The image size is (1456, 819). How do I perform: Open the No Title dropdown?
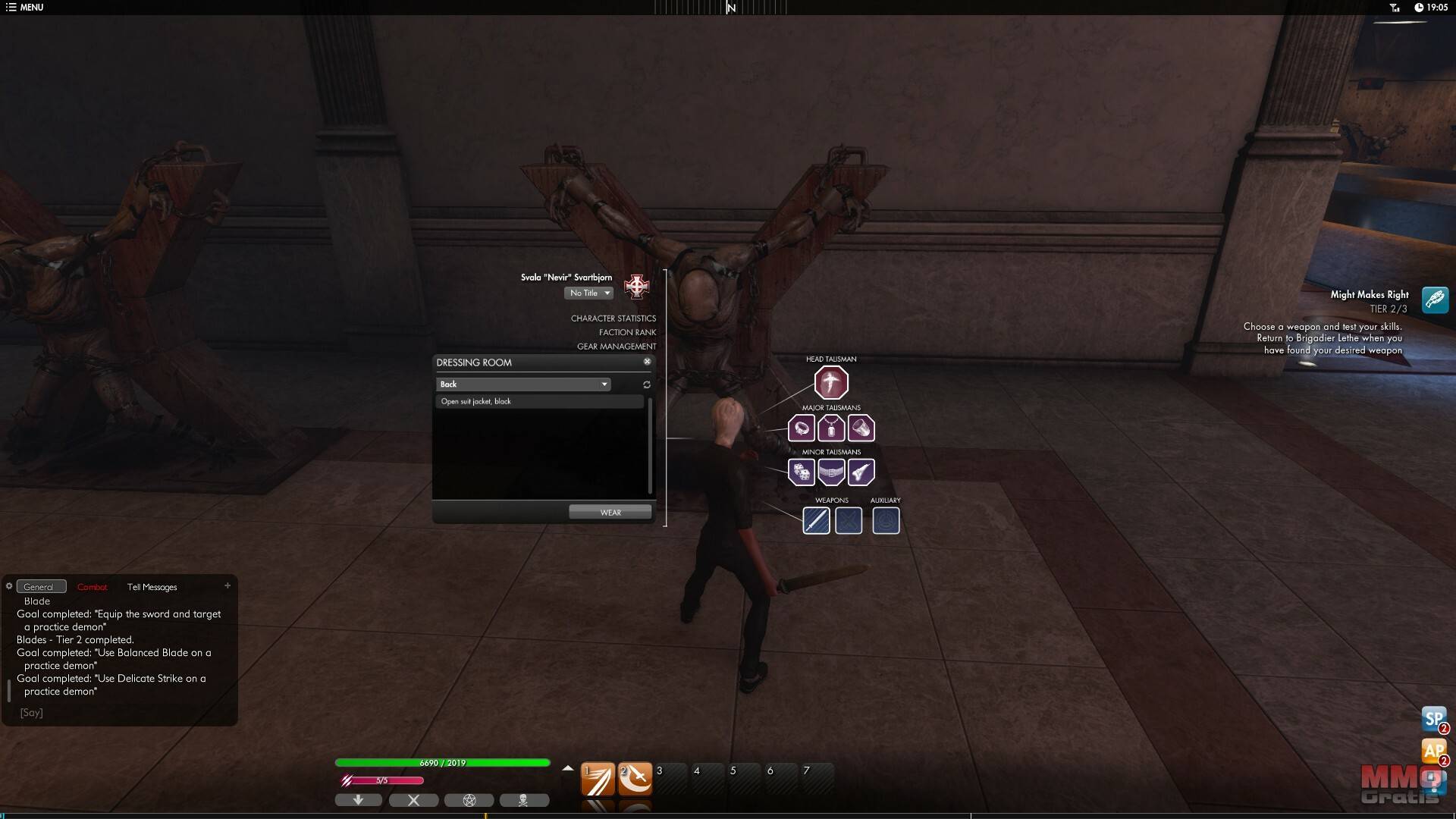coord(589,293)
